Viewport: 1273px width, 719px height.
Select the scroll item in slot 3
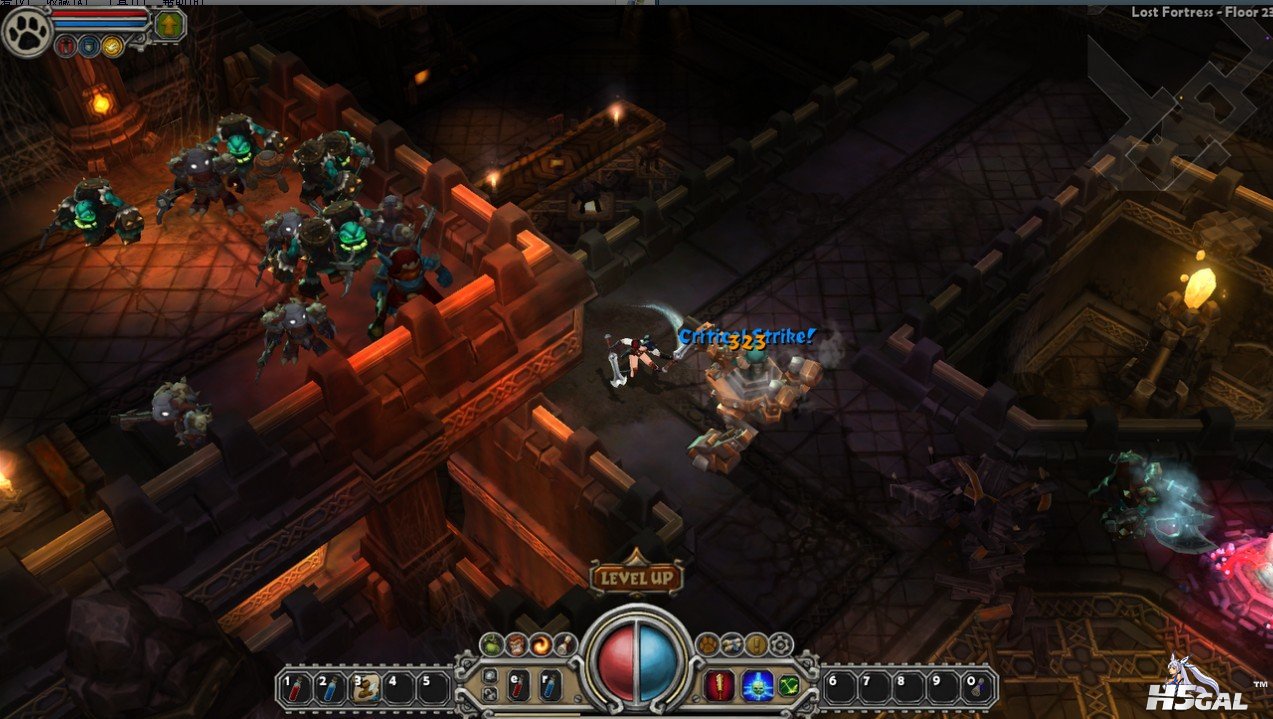coord(365,687)
